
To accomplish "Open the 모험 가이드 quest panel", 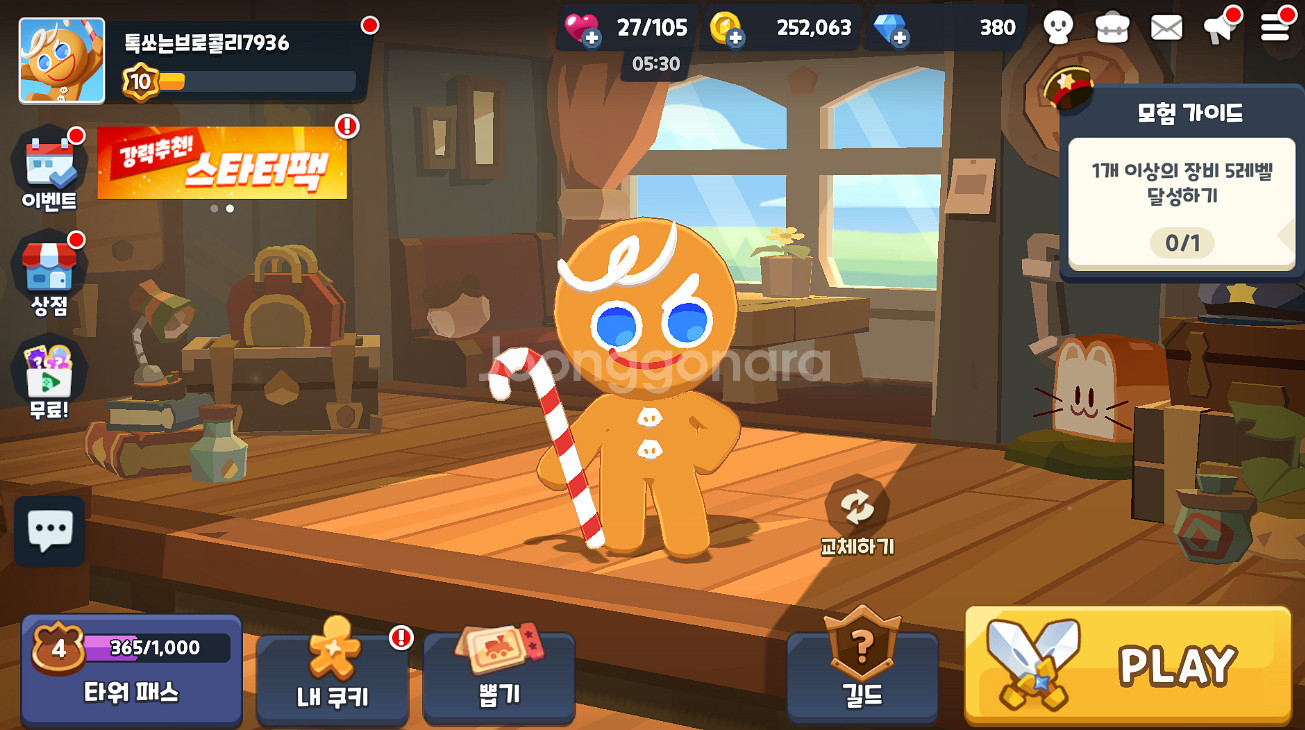I will 1181,190.
